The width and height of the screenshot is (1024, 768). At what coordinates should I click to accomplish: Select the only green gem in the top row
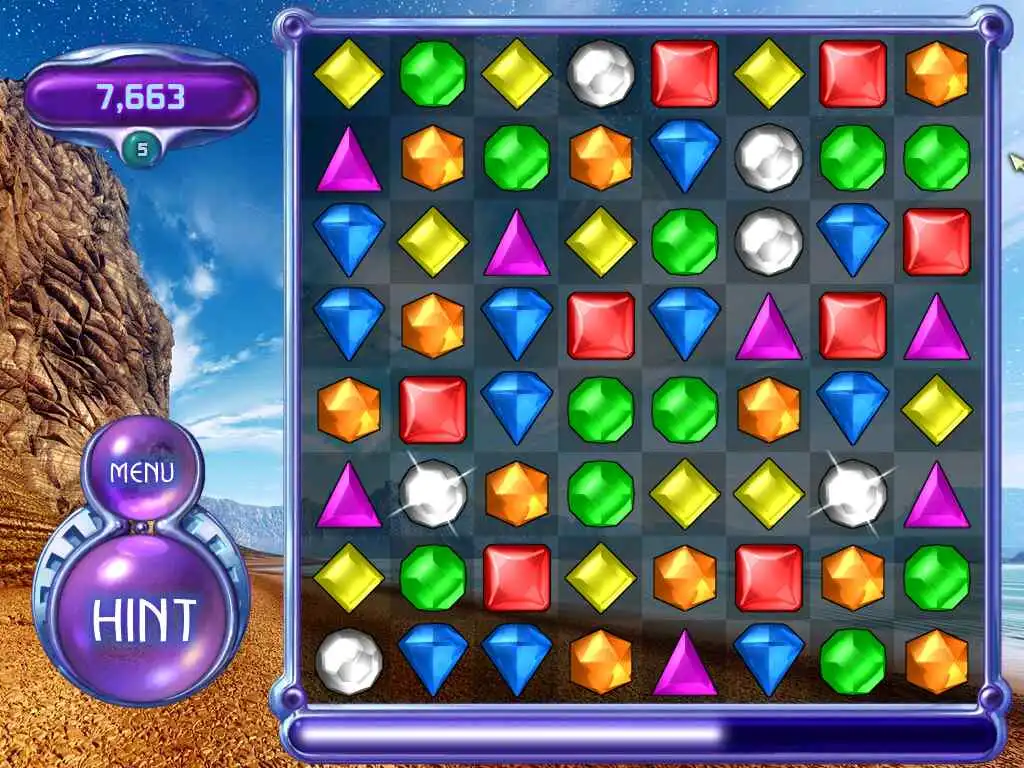(x=432, y=74)
